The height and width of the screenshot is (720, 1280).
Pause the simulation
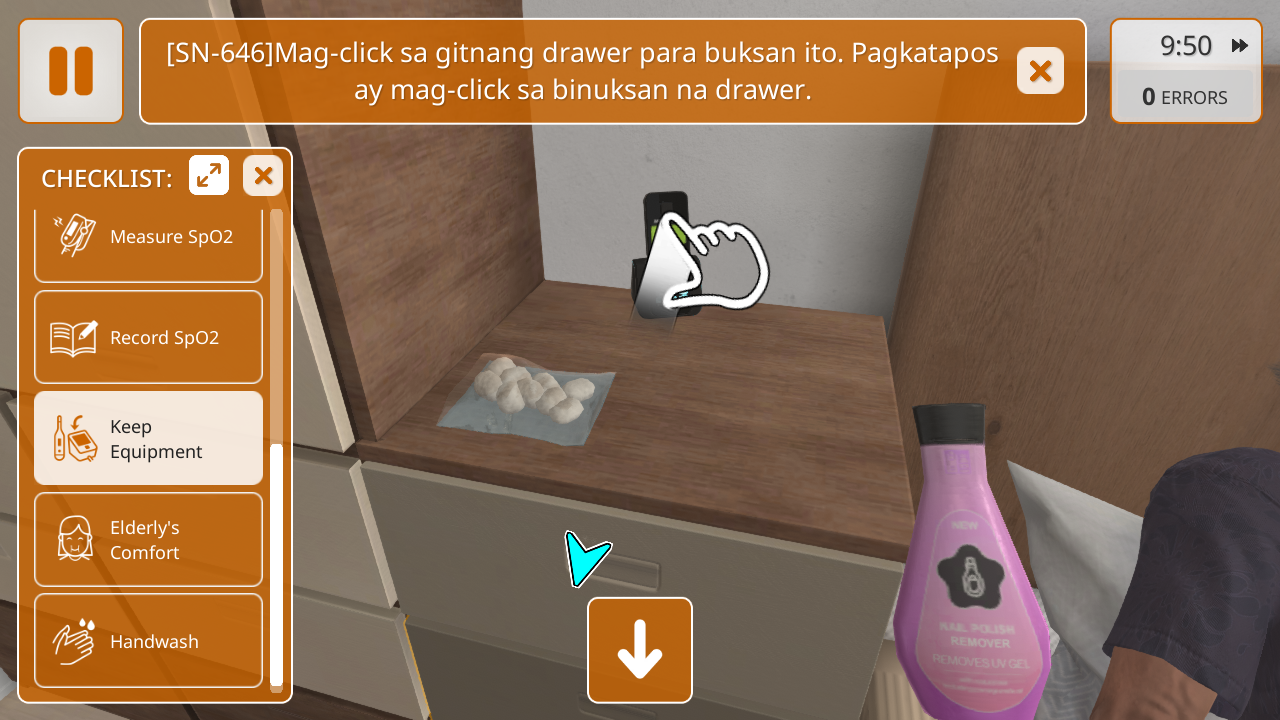[71, 71]
